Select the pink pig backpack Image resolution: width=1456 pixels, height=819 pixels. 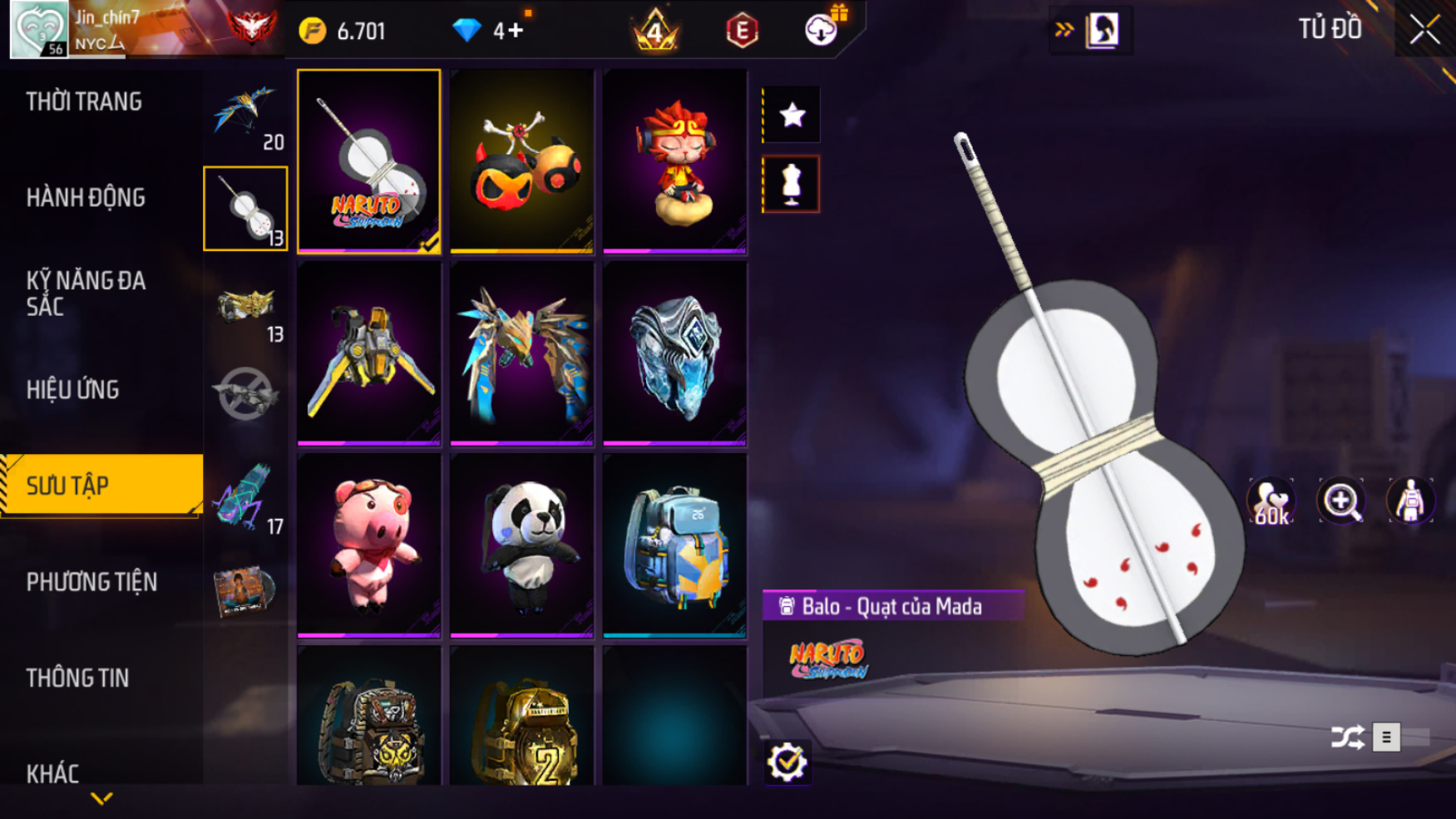369,545
